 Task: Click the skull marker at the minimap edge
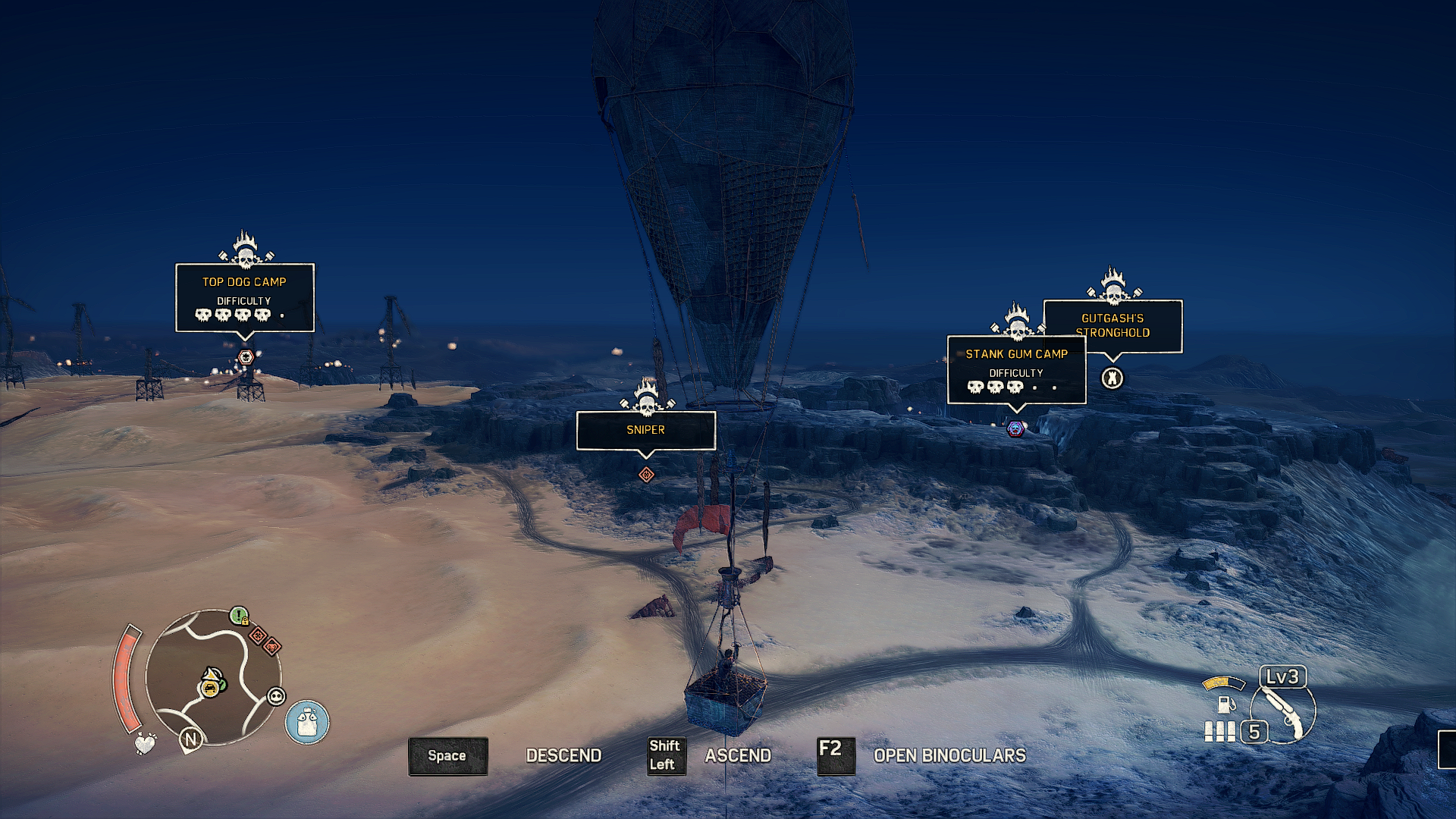point(276,697)
